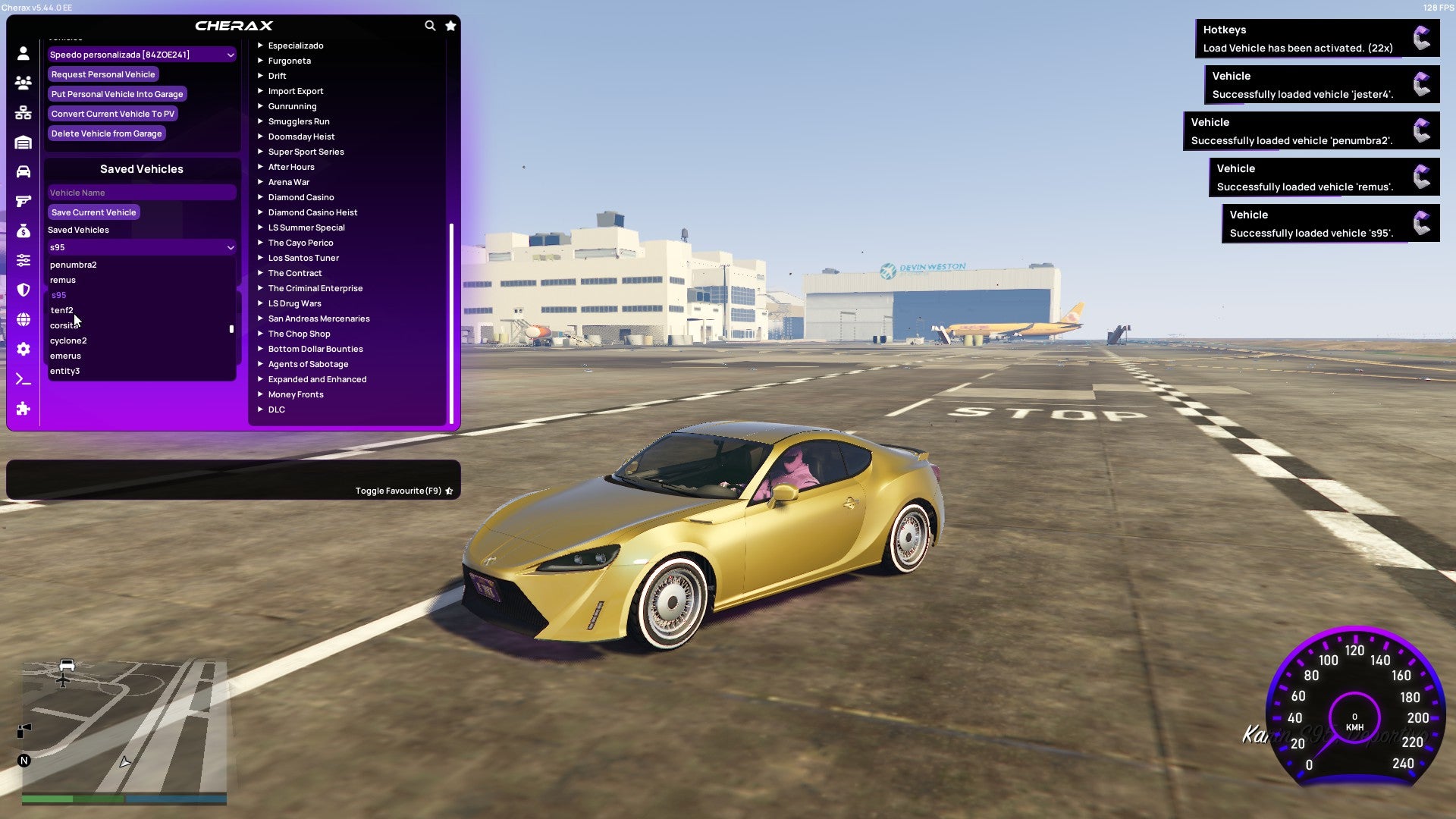
Task: Select the Online Players group icon
Action: click(x=23, y=83)
